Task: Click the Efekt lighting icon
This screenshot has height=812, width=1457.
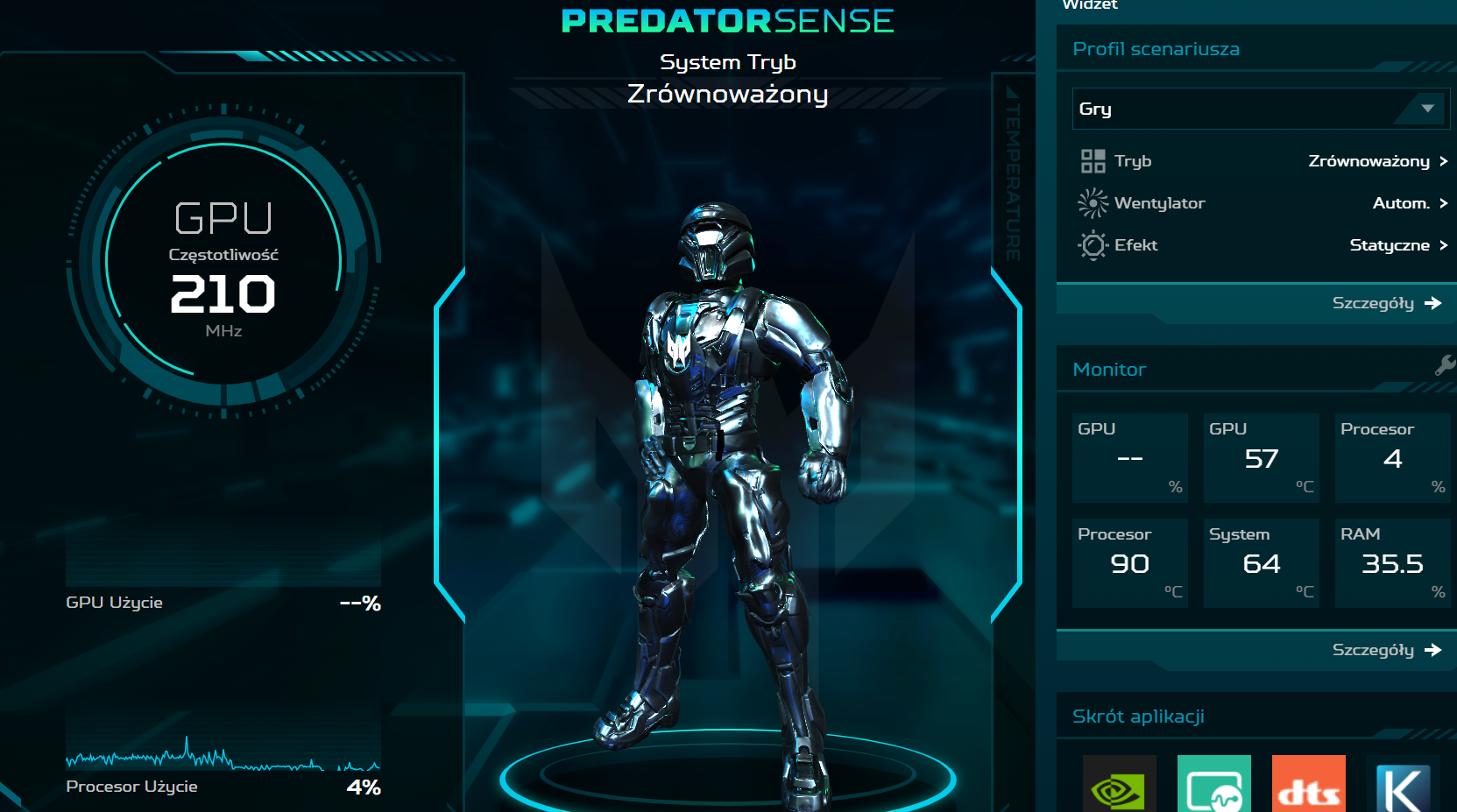Action: click(x=1092, y=245)
